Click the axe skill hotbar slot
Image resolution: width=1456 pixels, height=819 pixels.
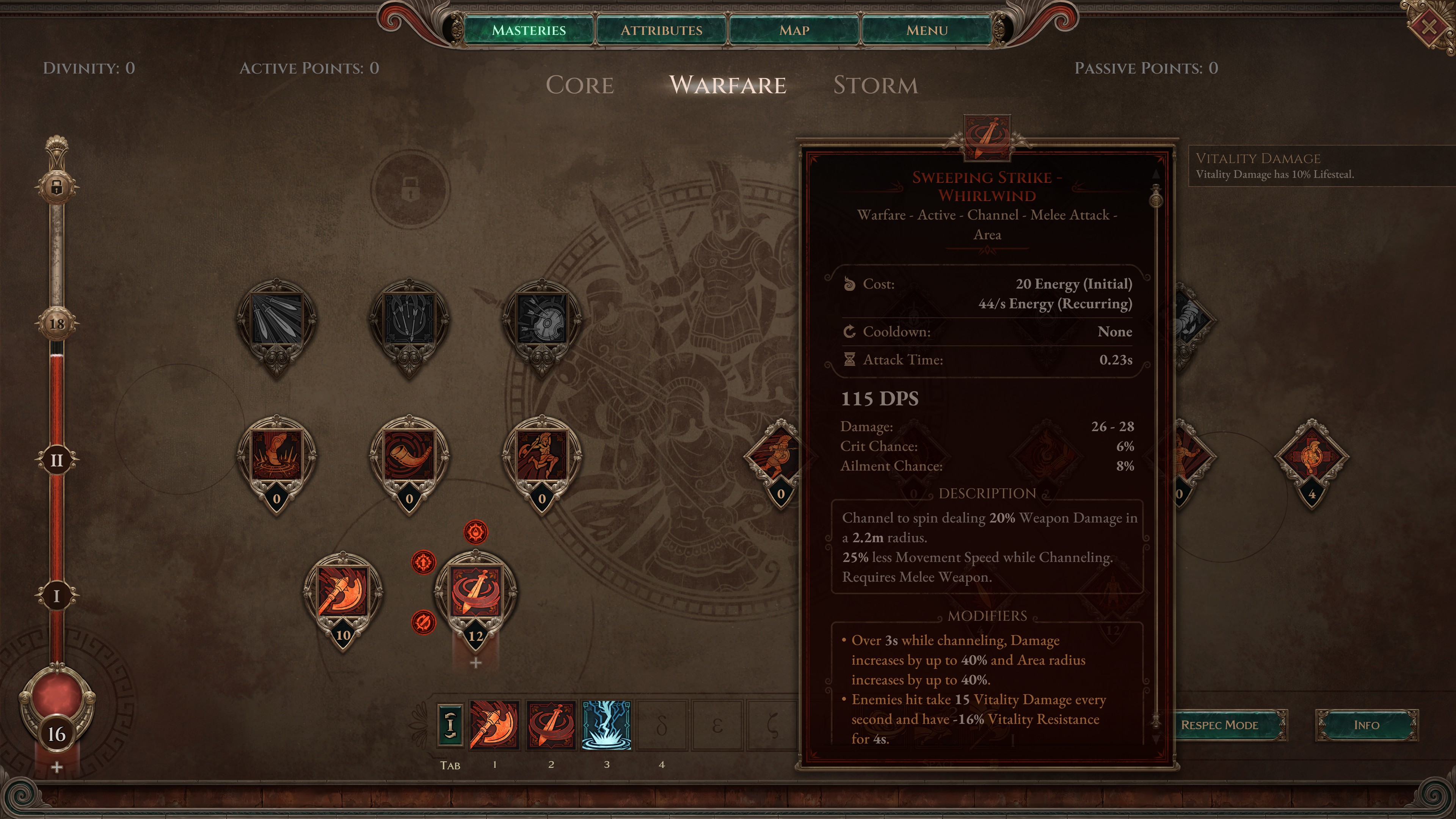494,725
